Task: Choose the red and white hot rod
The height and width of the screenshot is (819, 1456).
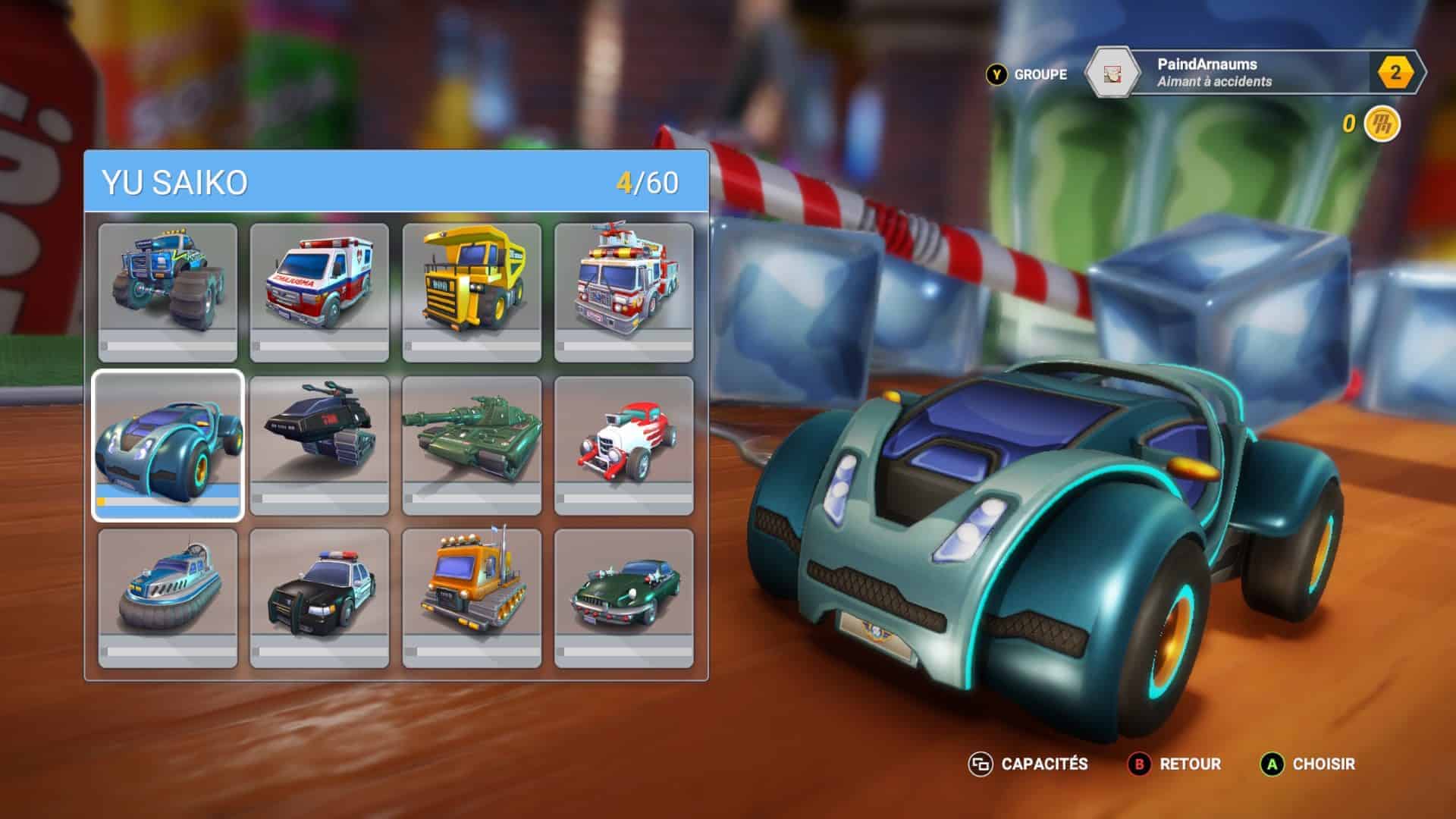Action: pyautogui.click(x=624, y=445)
